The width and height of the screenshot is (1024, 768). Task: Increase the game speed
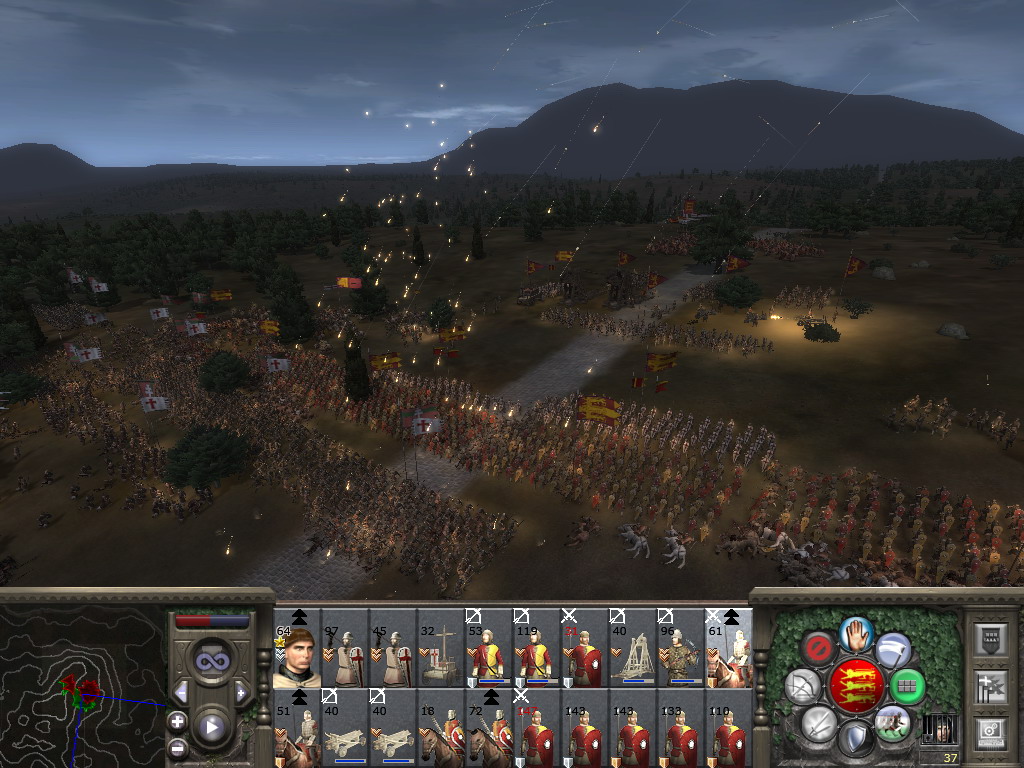pos(241,692)
